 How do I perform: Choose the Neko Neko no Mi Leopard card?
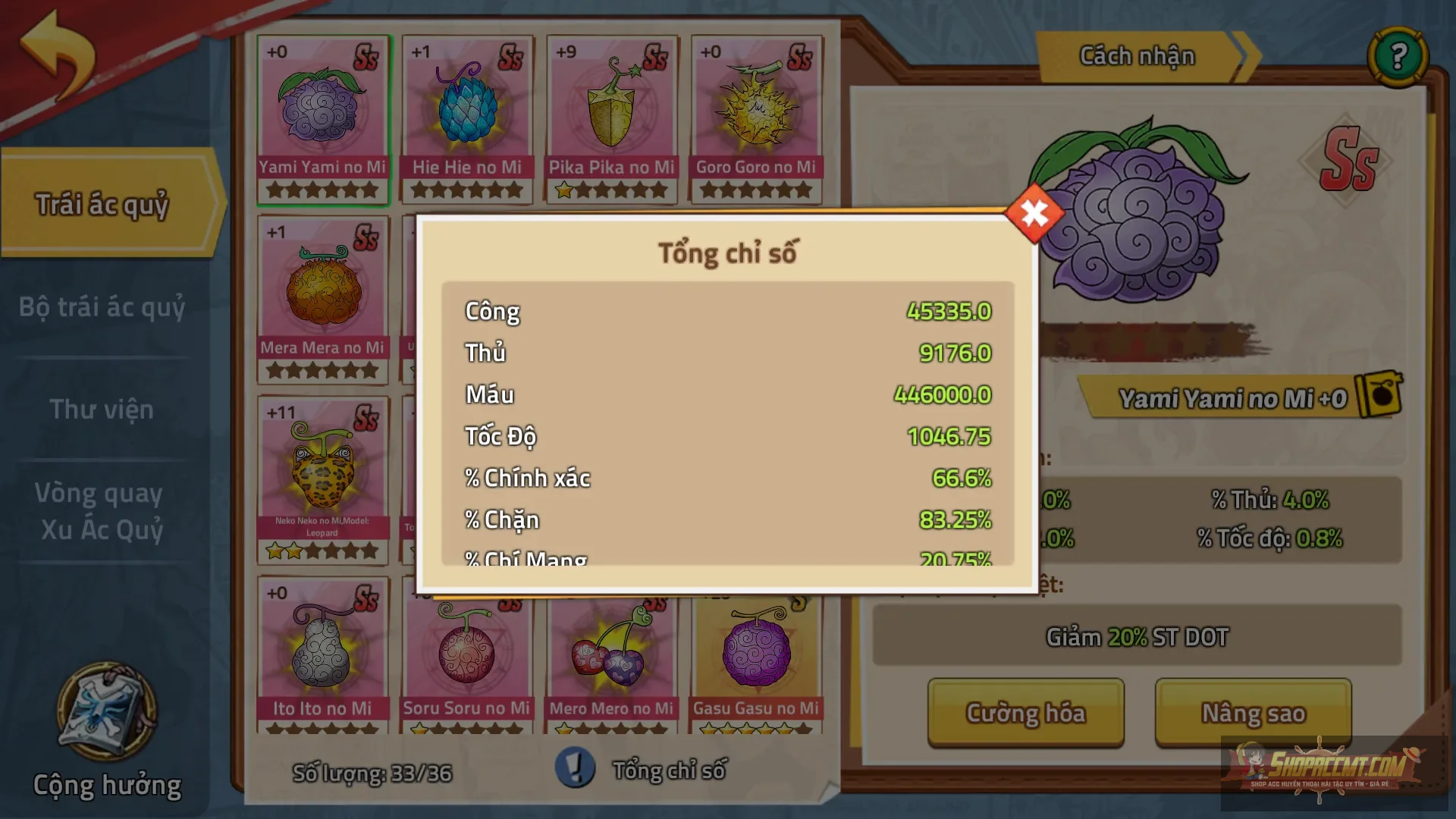[x=323, y=479]
